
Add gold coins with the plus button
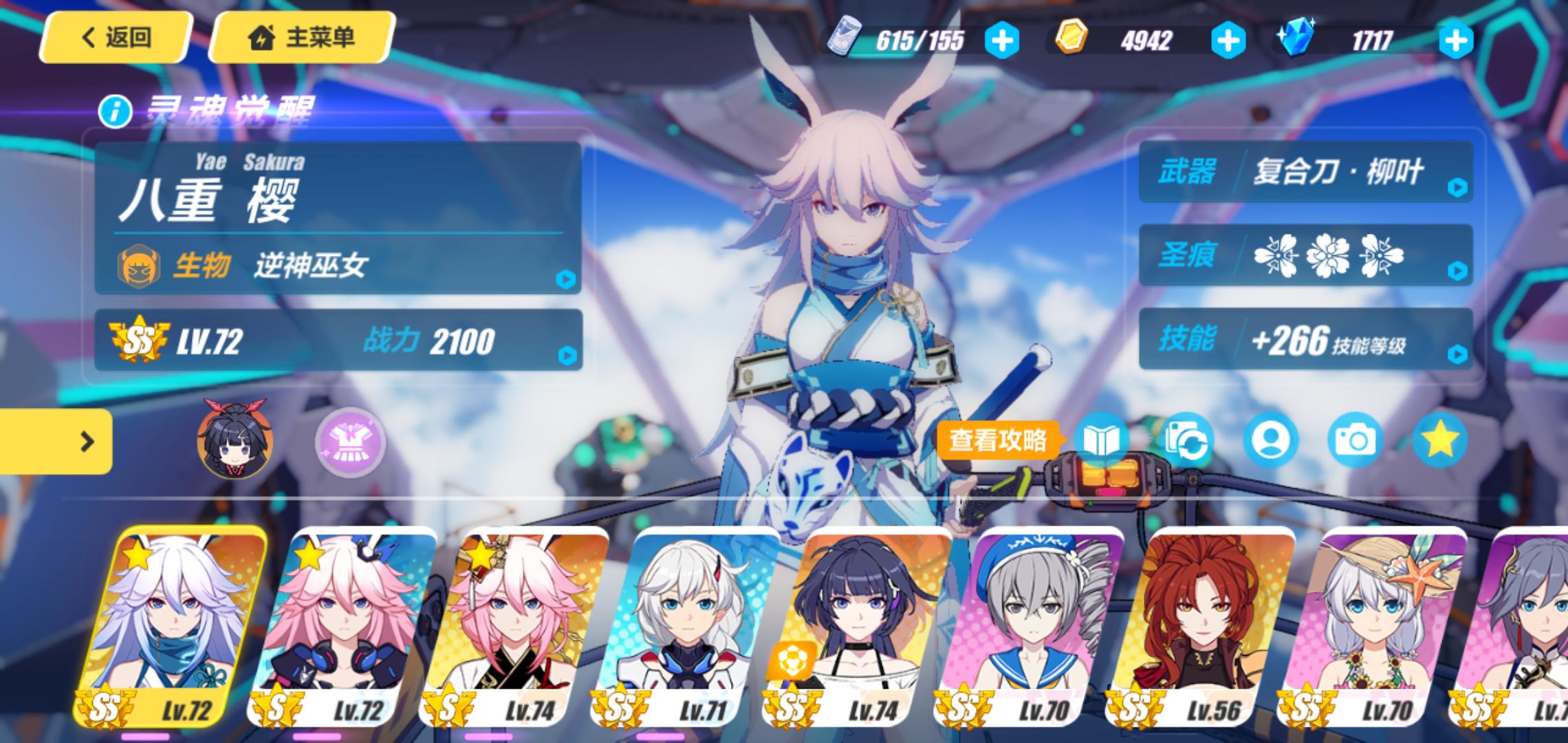[x=1228, y=41]
